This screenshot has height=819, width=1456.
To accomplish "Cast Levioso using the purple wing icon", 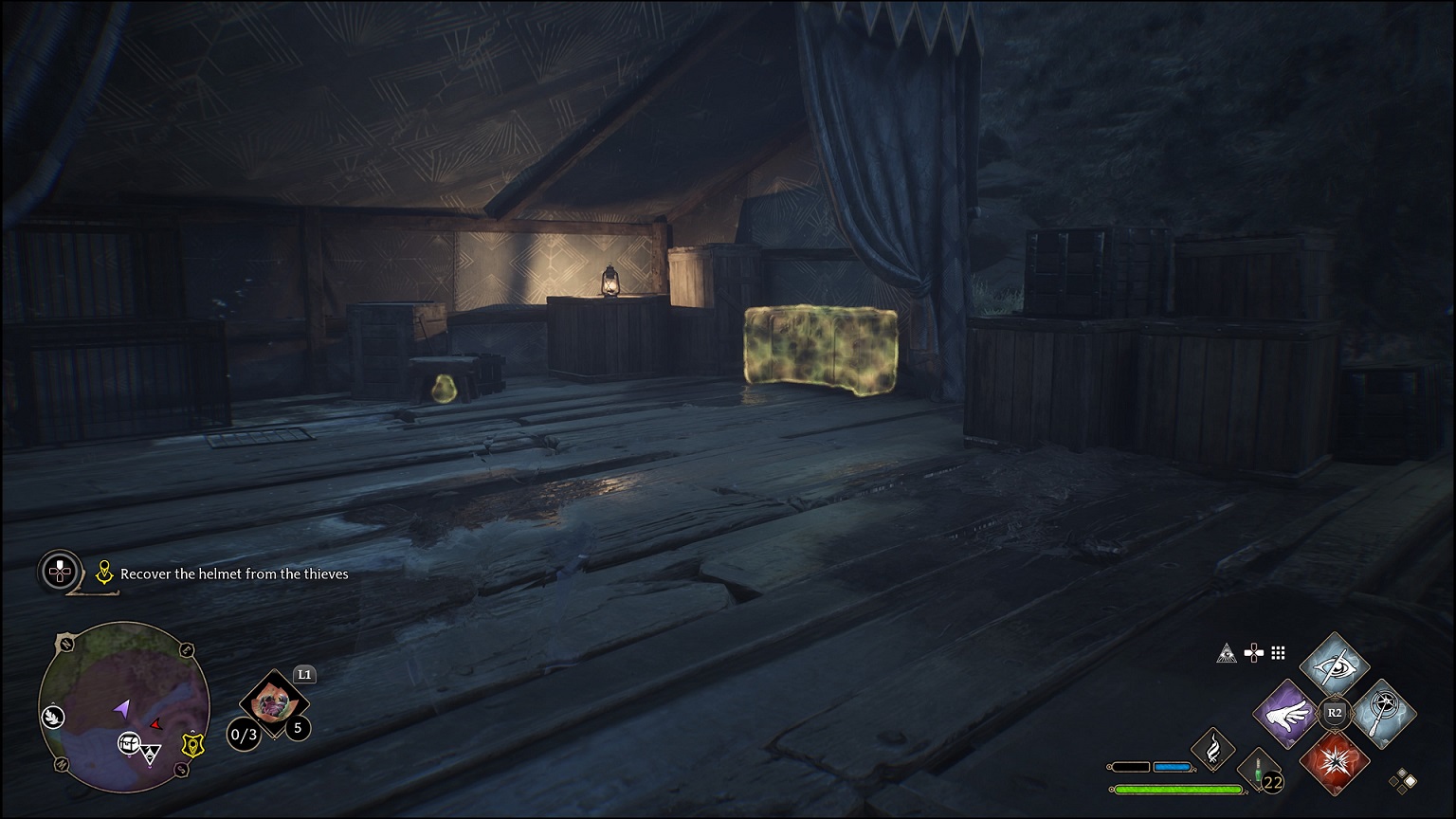I will tap(1285, 715).
